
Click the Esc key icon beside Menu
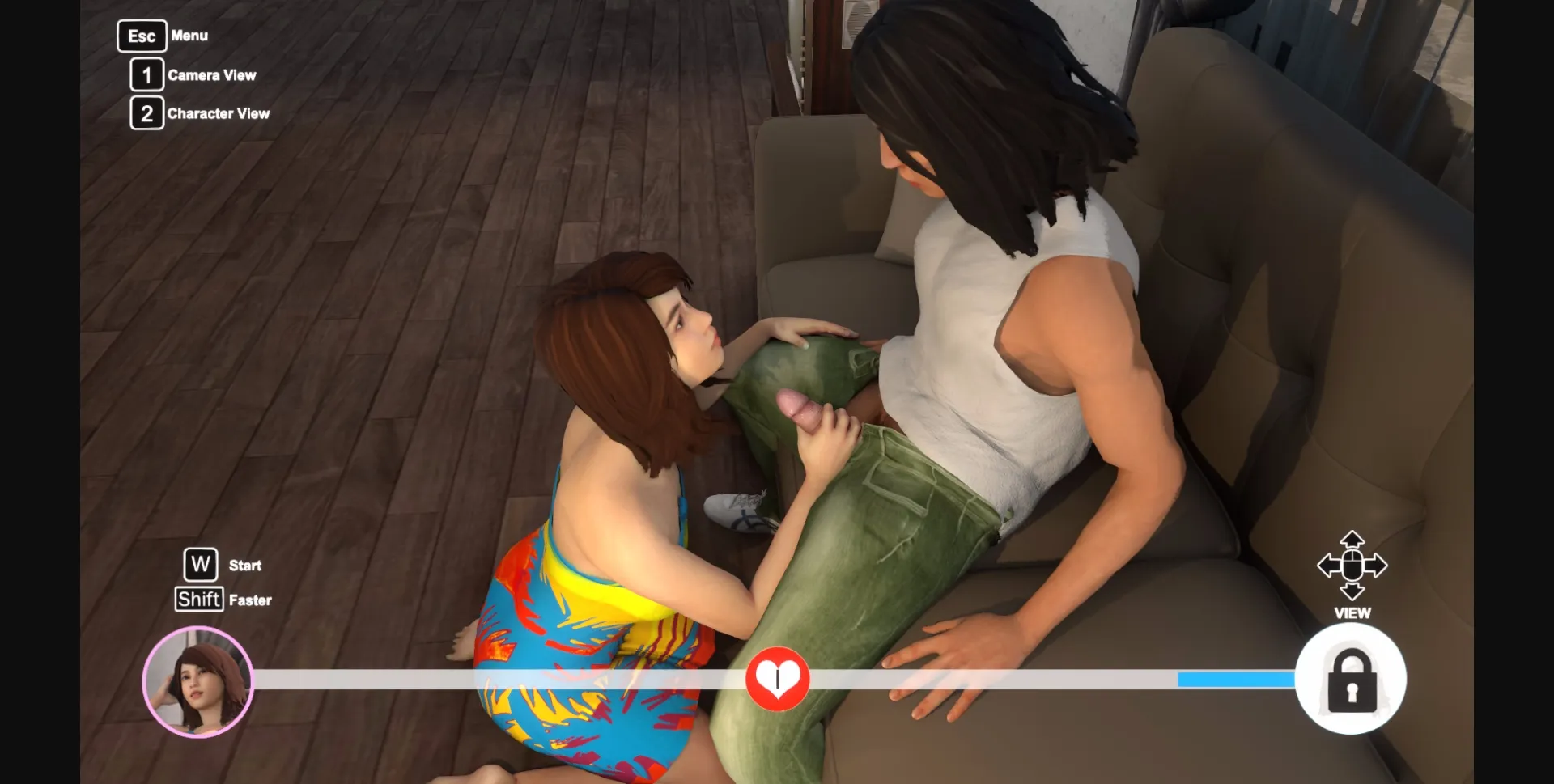coord(142,36)
